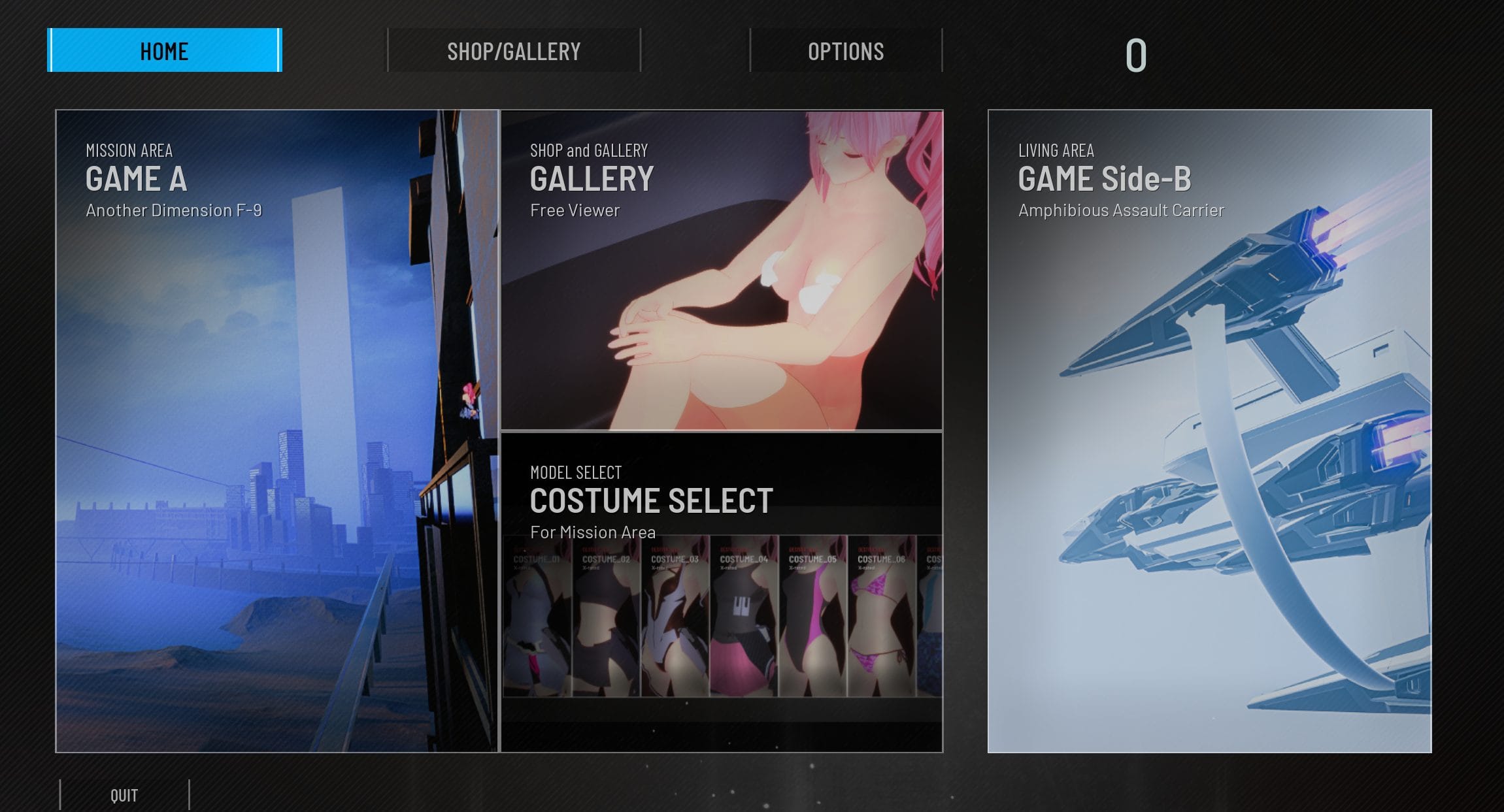Go to the OPTIONS tab

[x=846, y=50]
